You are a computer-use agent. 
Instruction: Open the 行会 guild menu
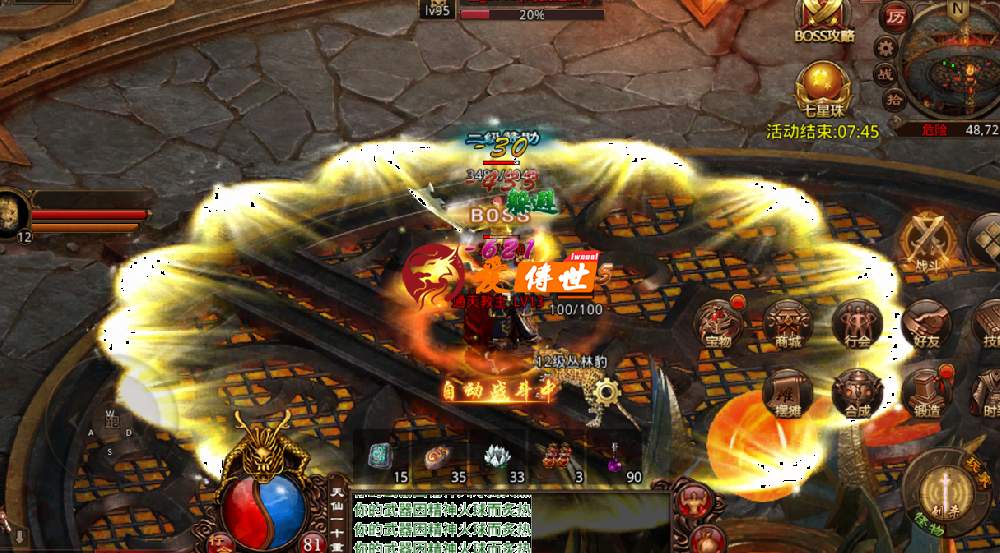point(856,325)
